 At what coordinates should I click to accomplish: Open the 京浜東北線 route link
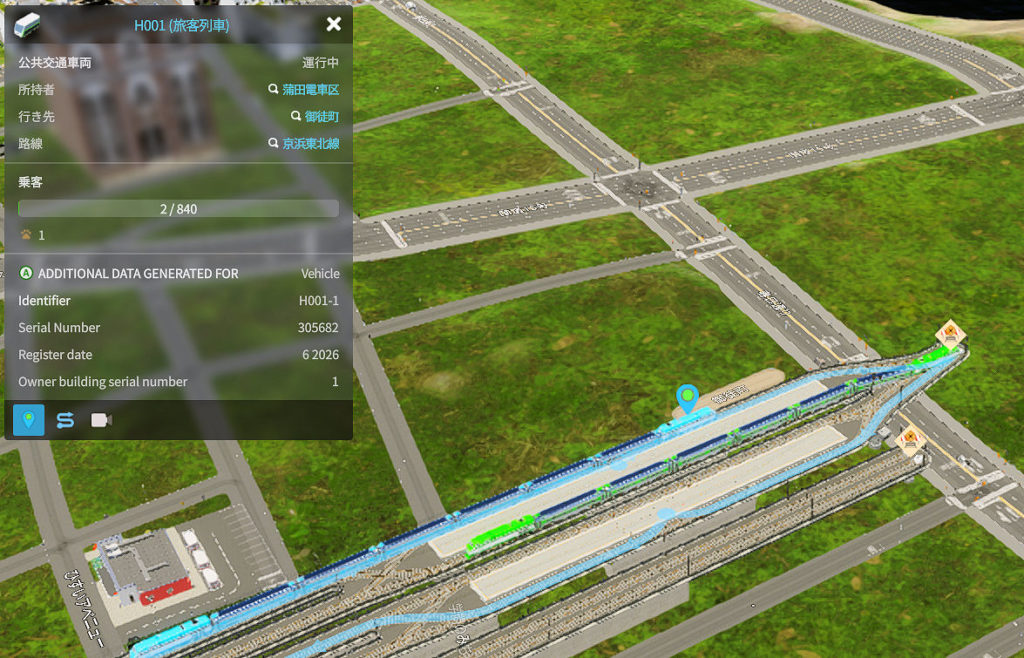[310, 143]
